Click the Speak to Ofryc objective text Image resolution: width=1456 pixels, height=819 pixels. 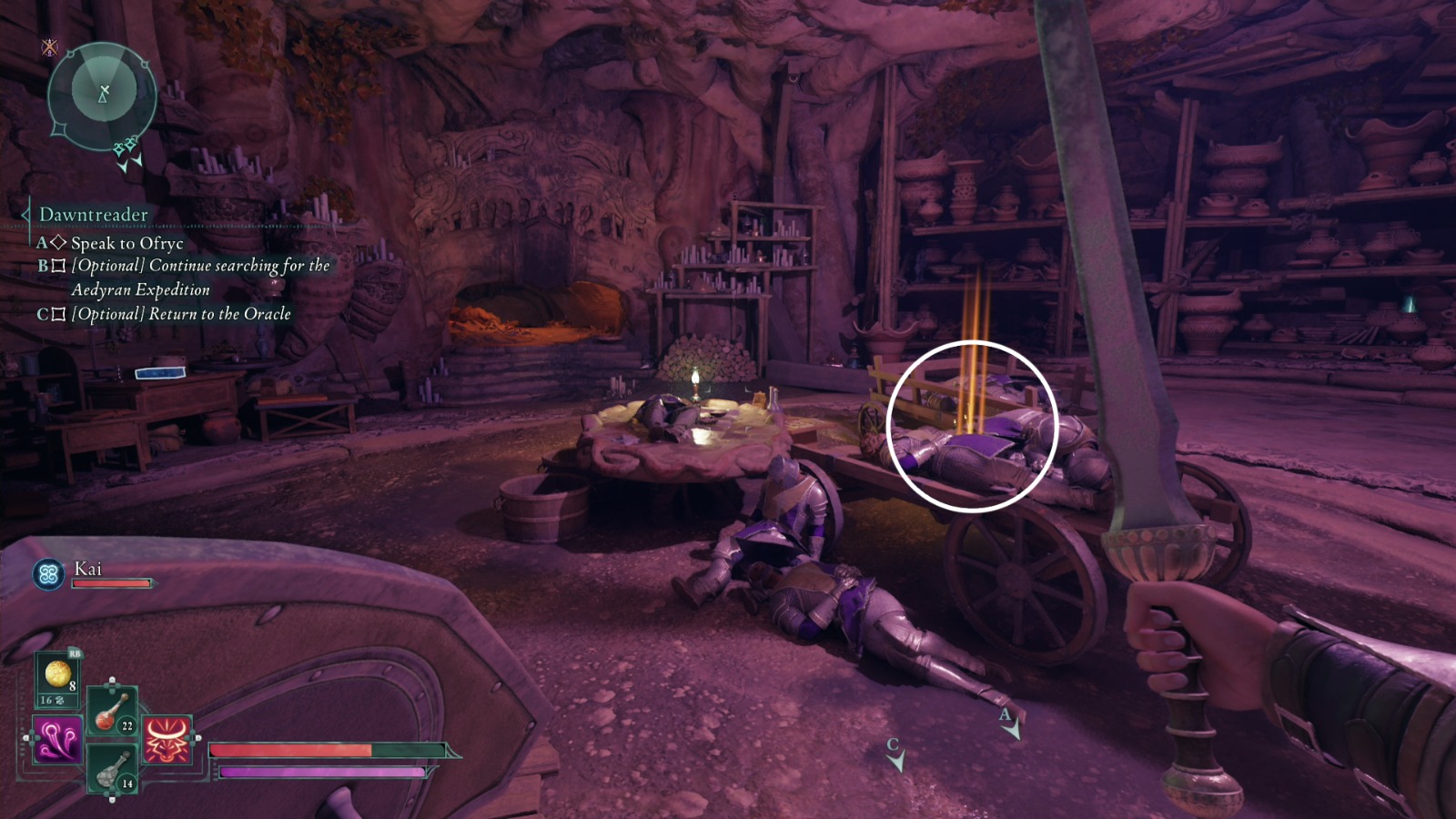pyautogui.click(x=126, y=243)
